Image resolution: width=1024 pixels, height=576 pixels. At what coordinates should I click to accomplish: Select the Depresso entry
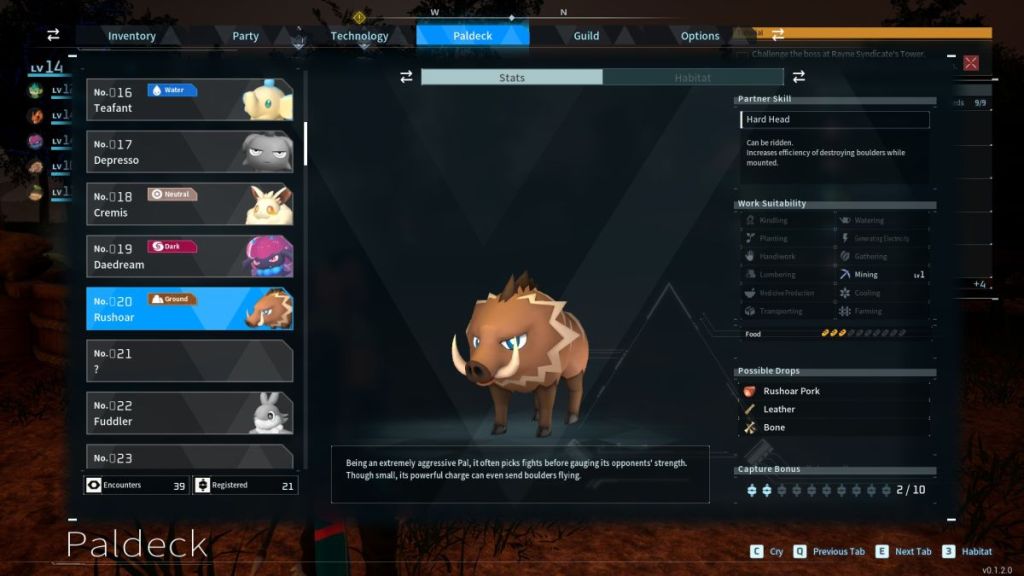[x=189, y=152]
